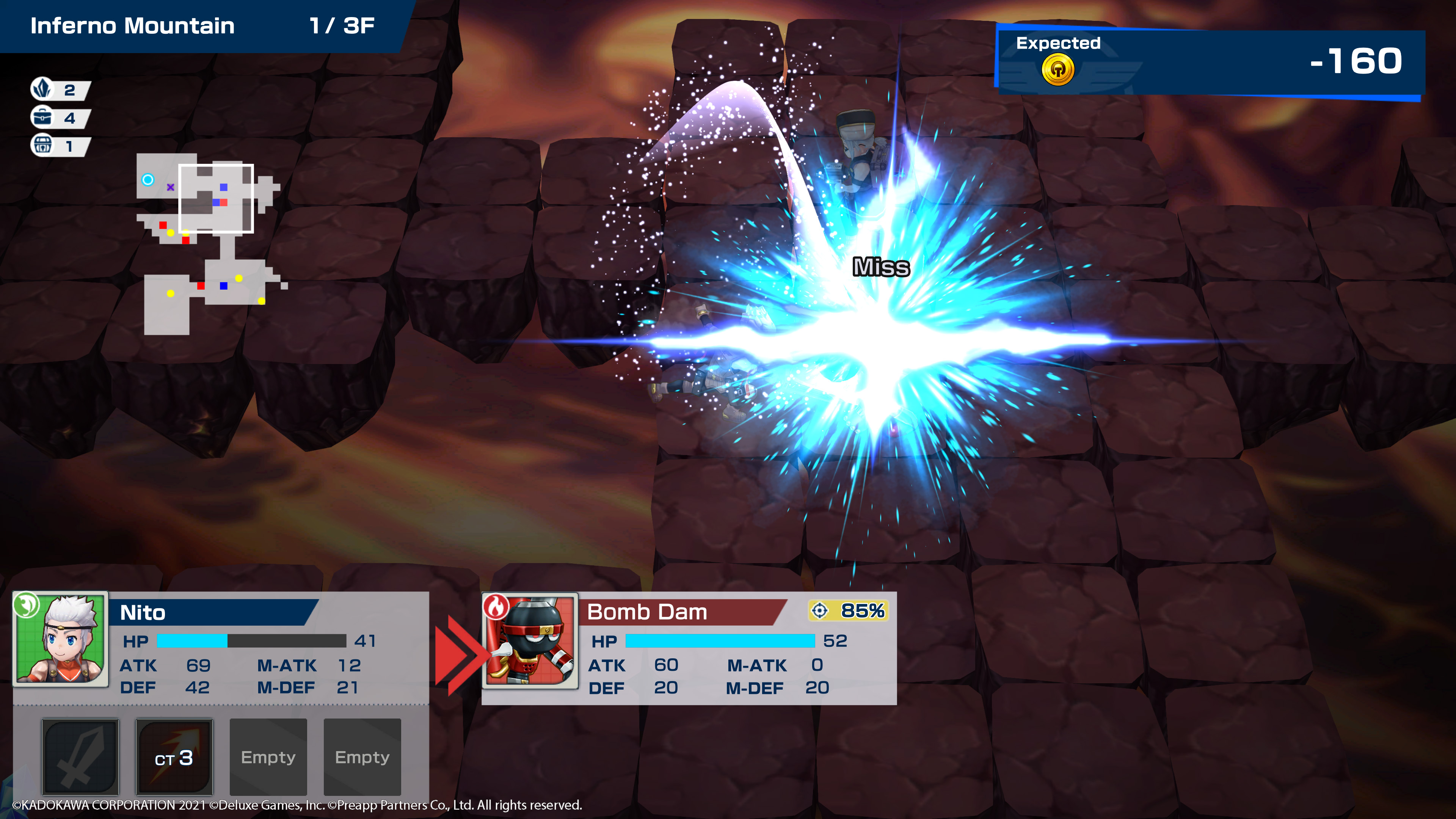Click the briefcase item counter icon
The width and height of the screenshot is (1456, 819).
42,118
